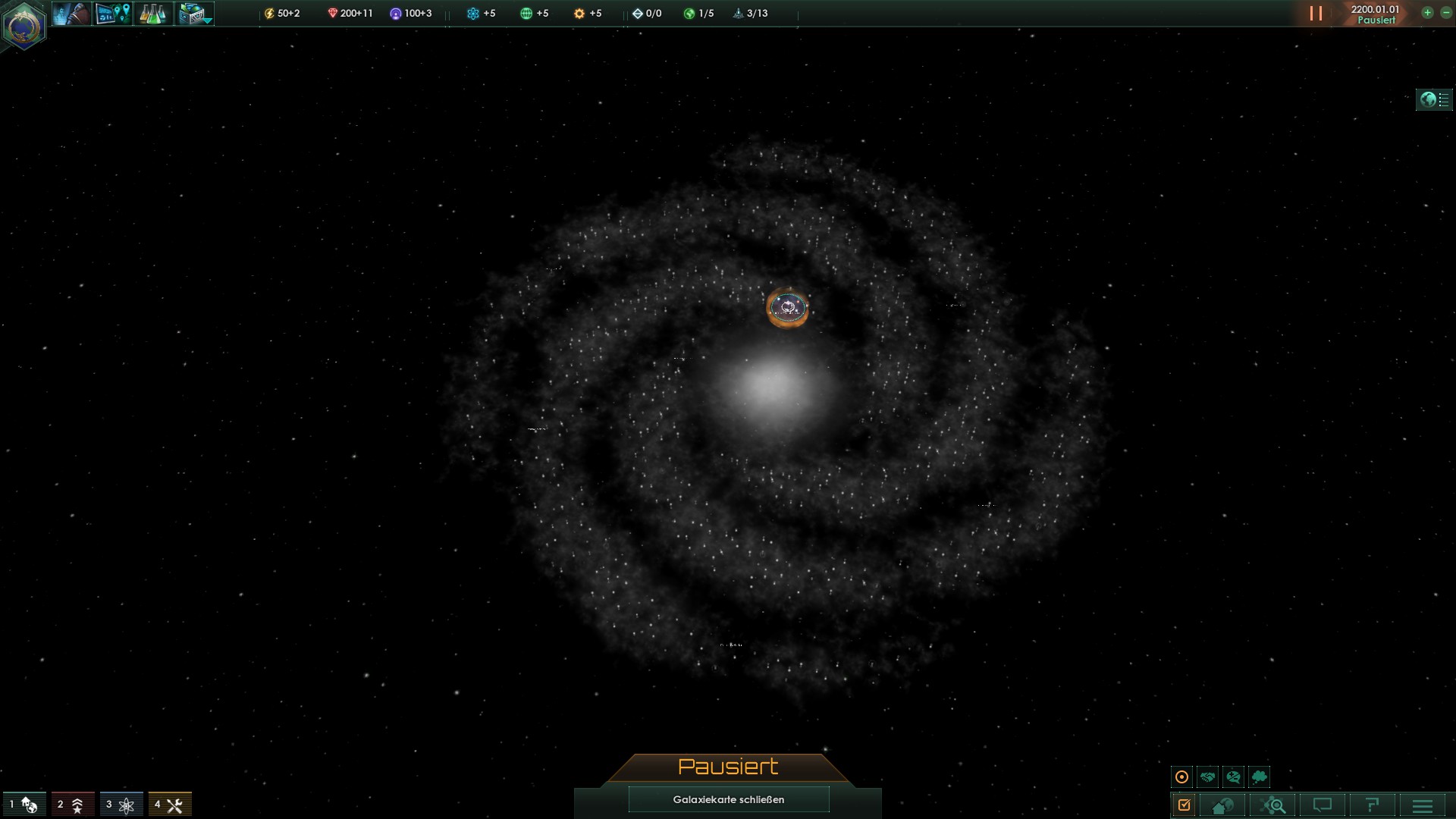Open the situation log with map pins
1456x819 pixels.
112,14
